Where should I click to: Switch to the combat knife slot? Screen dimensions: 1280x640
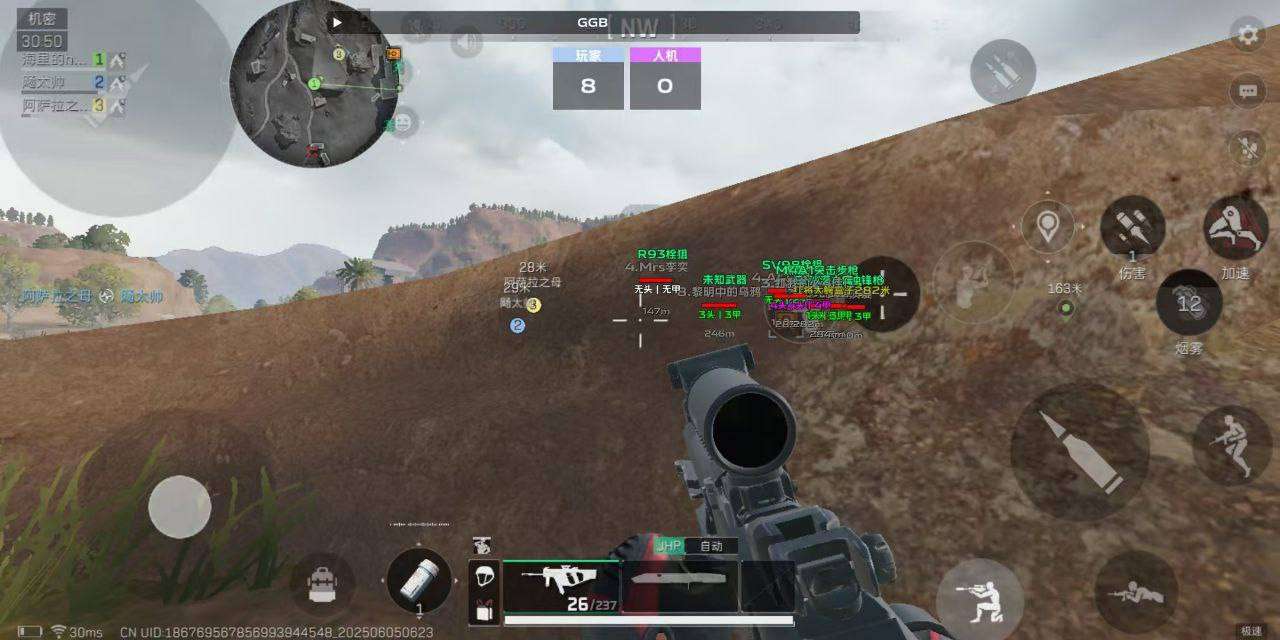coord(679,586)
